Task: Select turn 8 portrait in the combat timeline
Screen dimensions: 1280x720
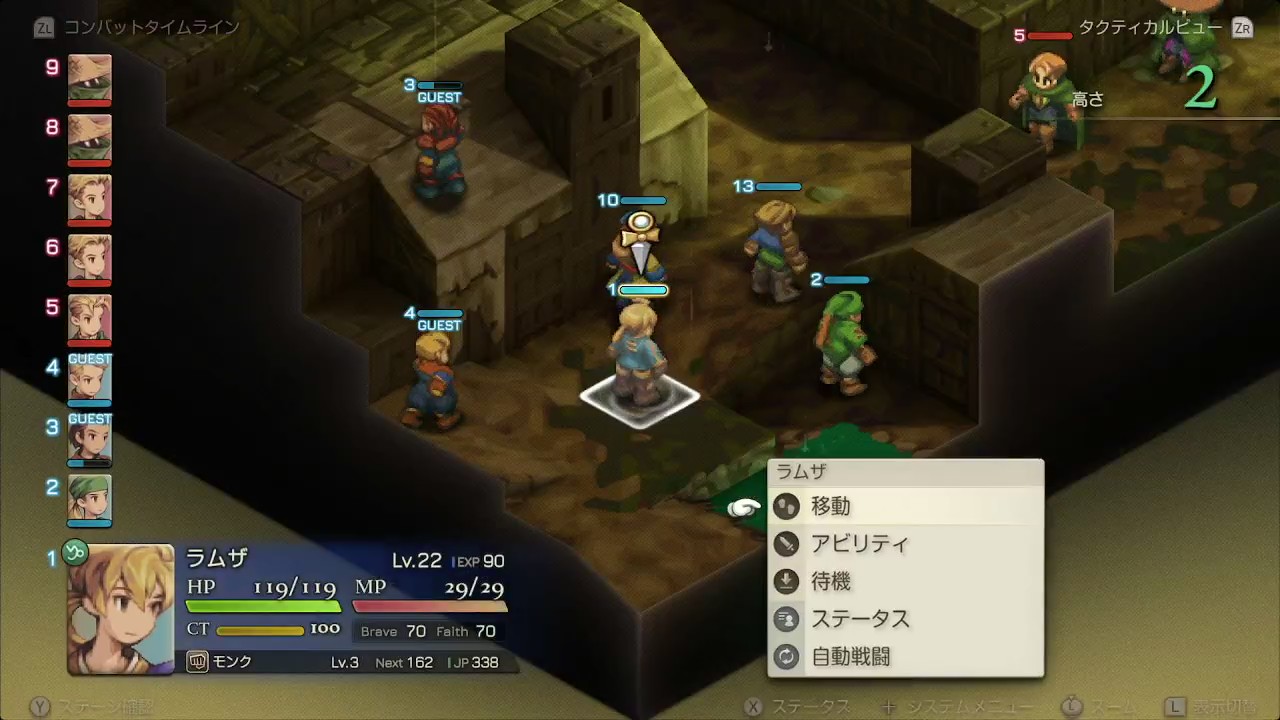Action: [89, 140]
